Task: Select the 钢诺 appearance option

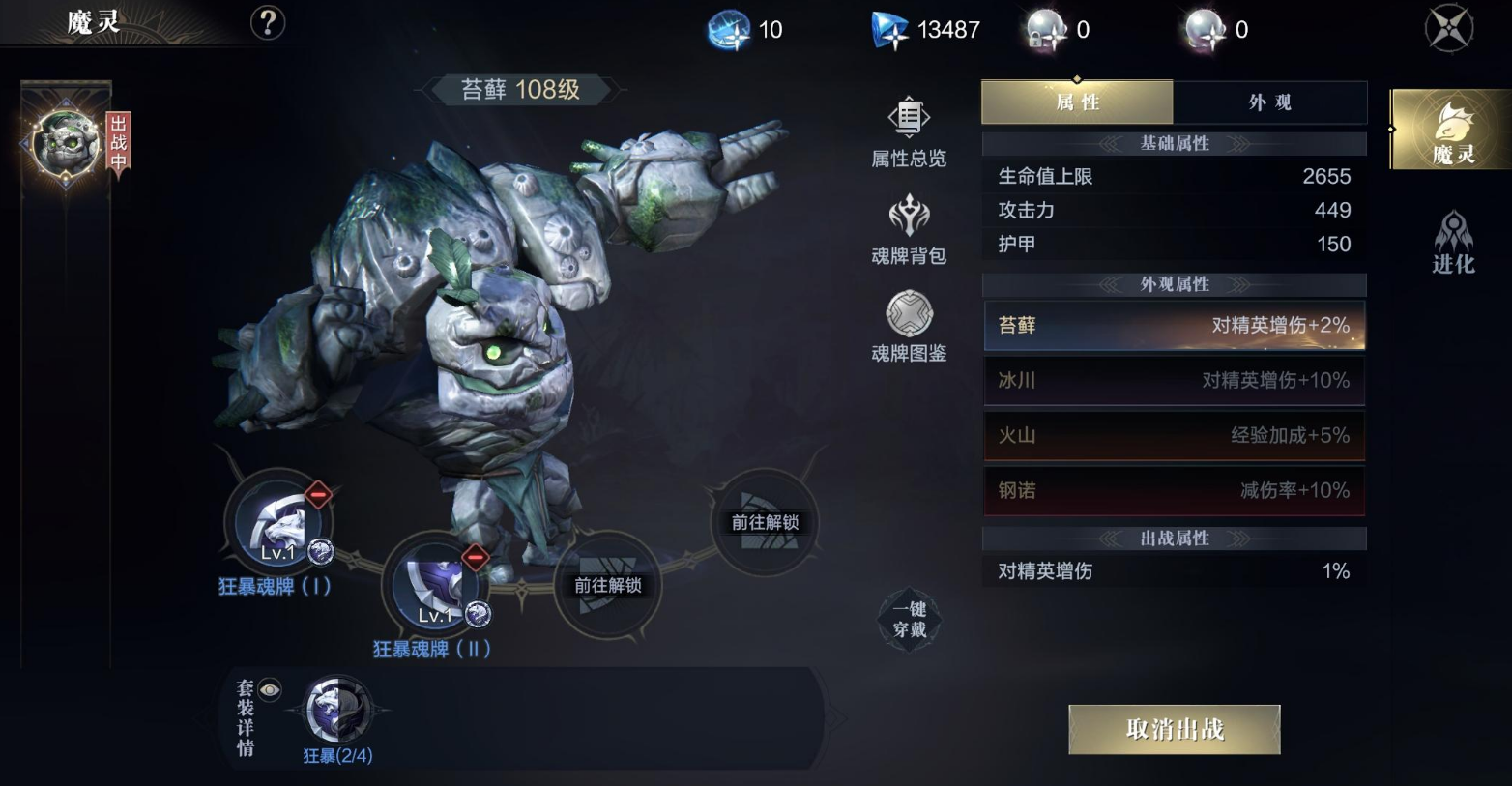Action: [x=1173, y=491]
